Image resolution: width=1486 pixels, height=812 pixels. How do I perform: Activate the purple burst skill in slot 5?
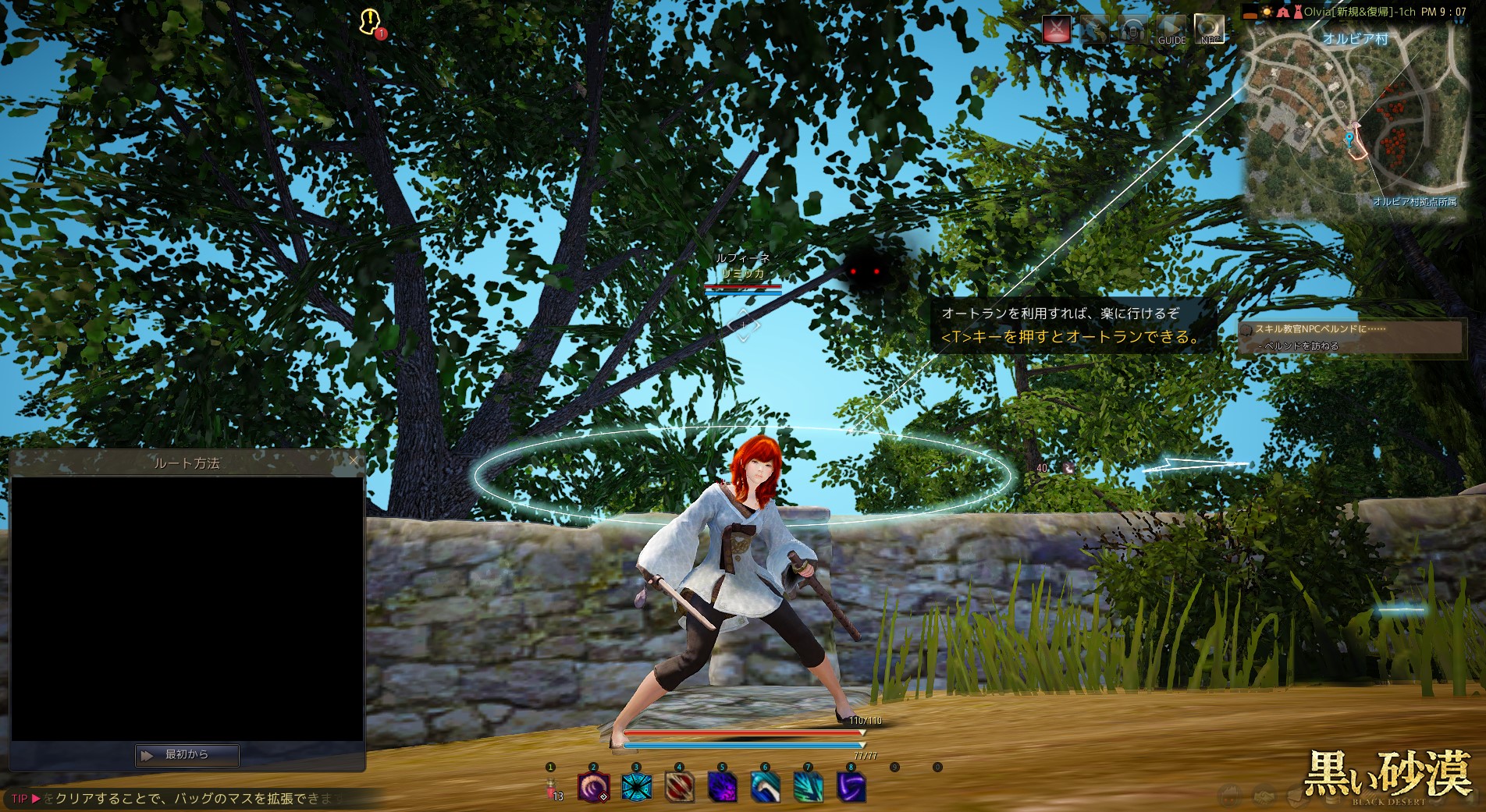coord(722,787)
